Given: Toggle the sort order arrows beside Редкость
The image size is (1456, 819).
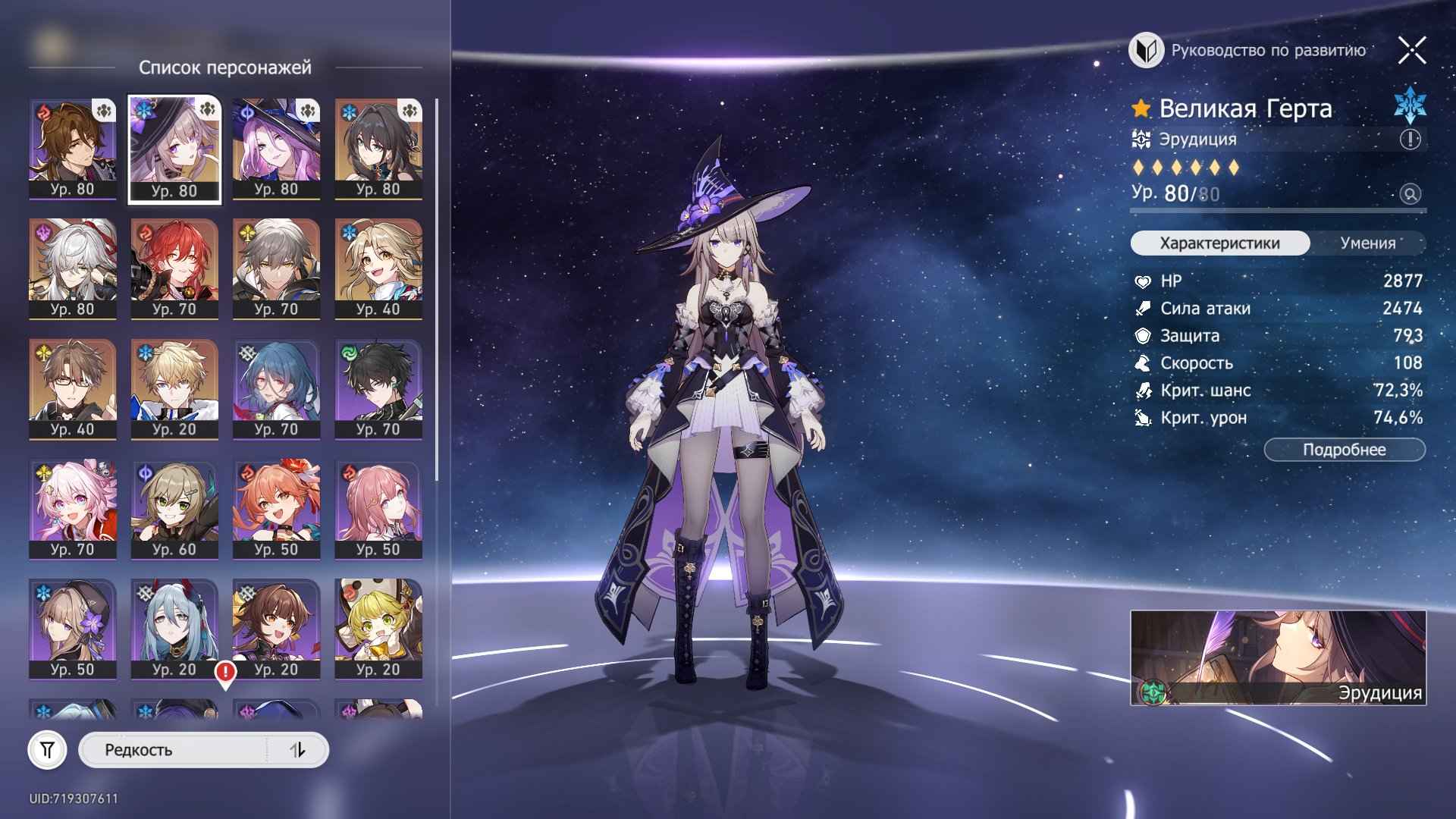Looking at the screenshot, I should pyautogui.click(x=299, y=750).
